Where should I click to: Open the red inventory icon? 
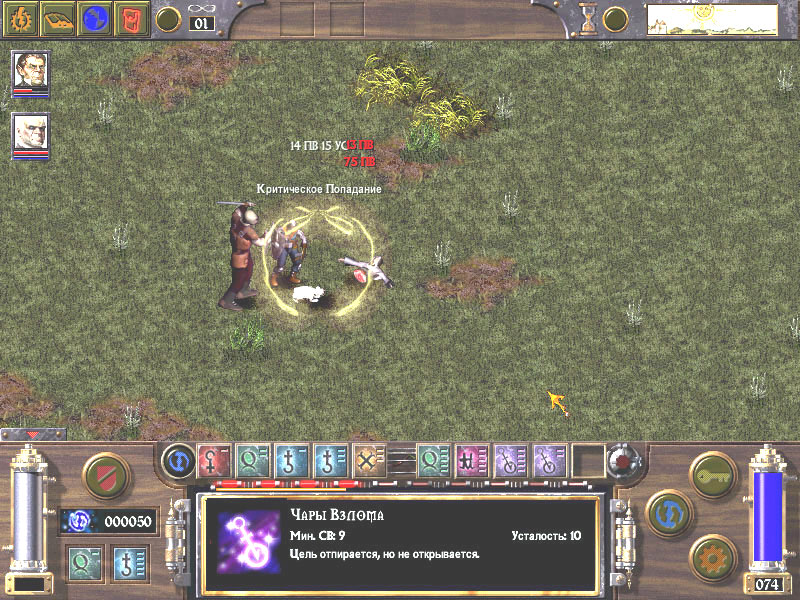131,17
